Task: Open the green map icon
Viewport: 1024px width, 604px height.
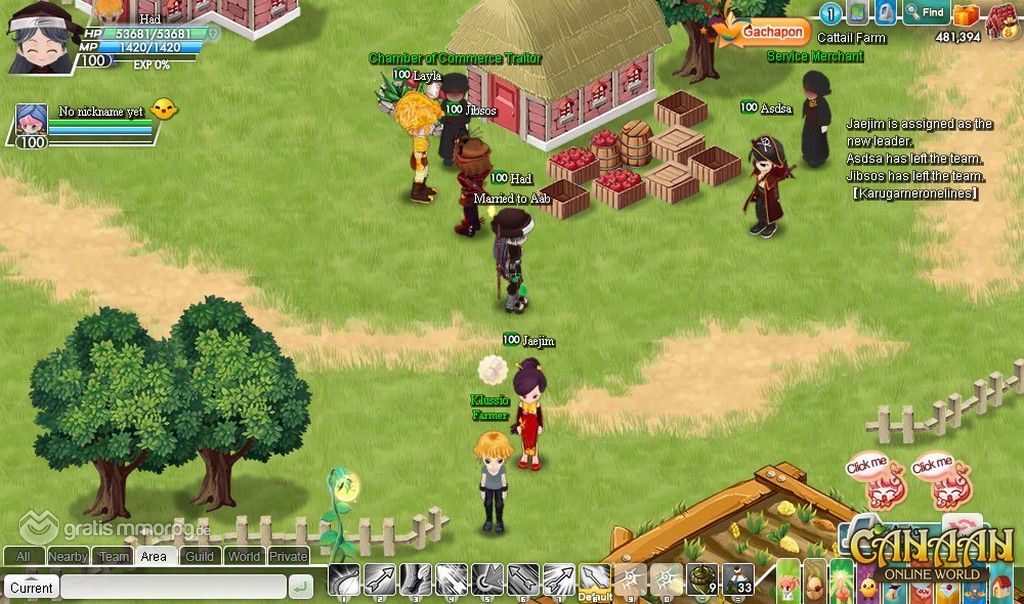Action: click(858, 13)
